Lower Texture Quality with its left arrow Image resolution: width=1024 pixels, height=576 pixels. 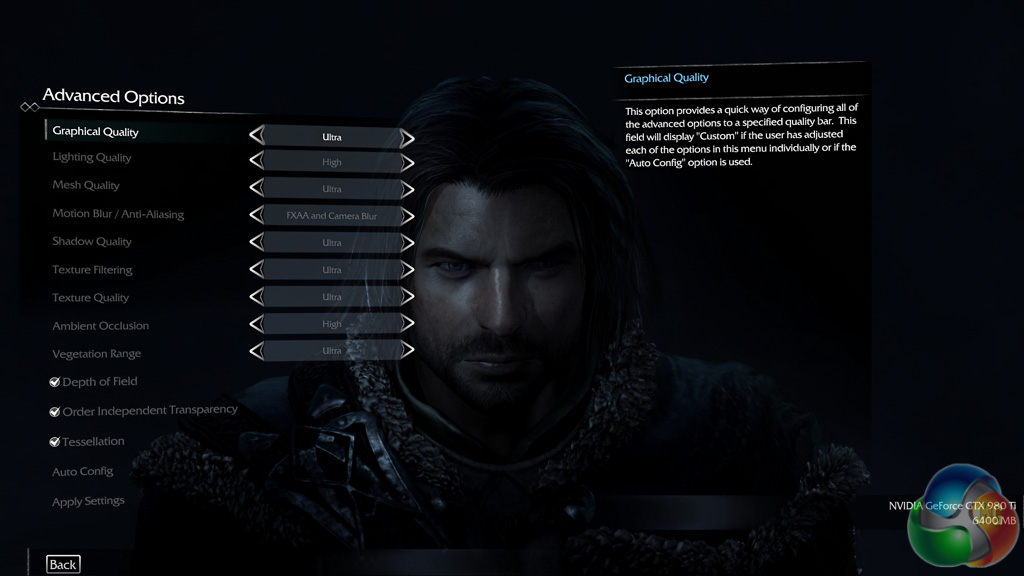[x=257, y=297]
